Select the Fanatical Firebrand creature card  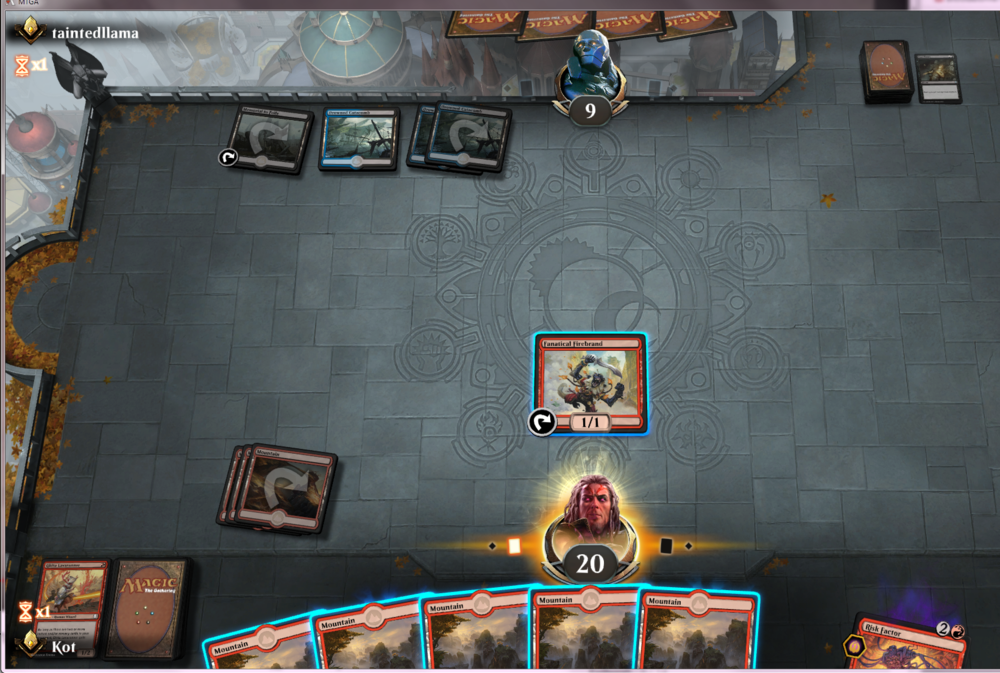[589, 383]
